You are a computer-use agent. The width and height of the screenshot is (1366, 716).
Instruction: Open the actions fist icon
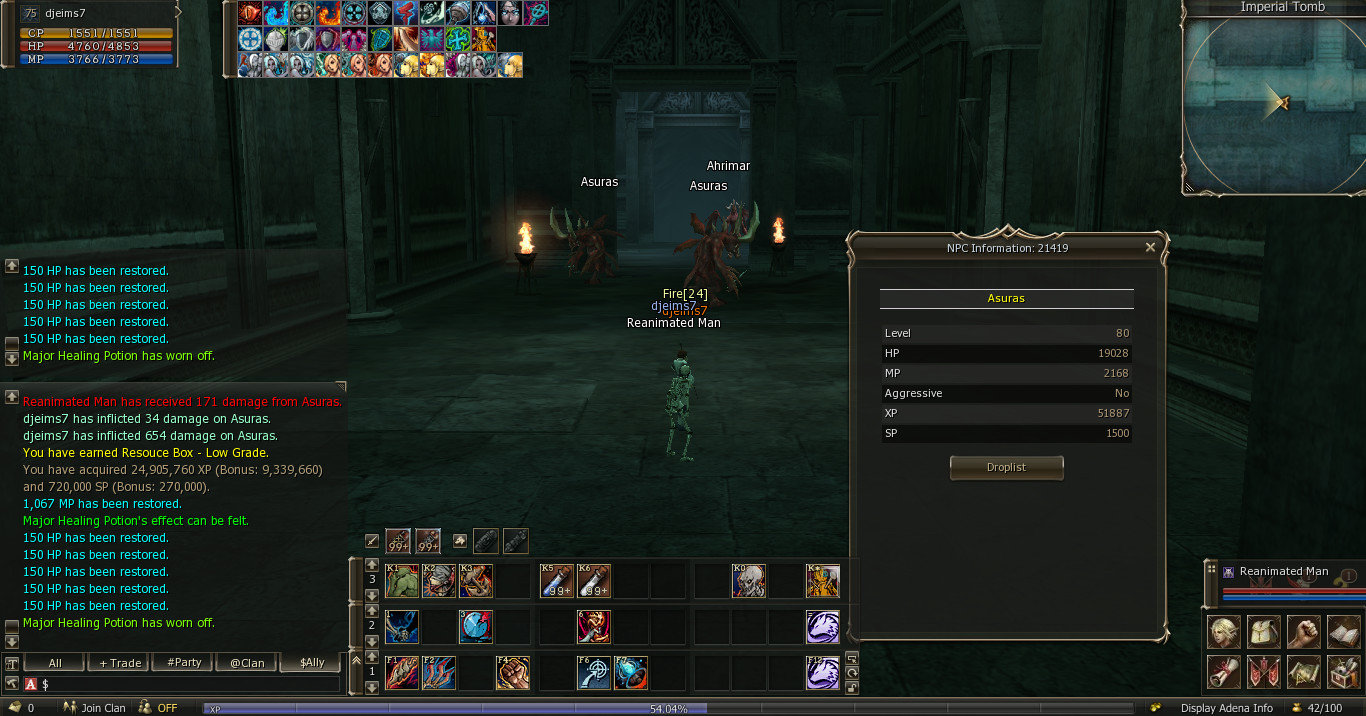click(1304, 632)
